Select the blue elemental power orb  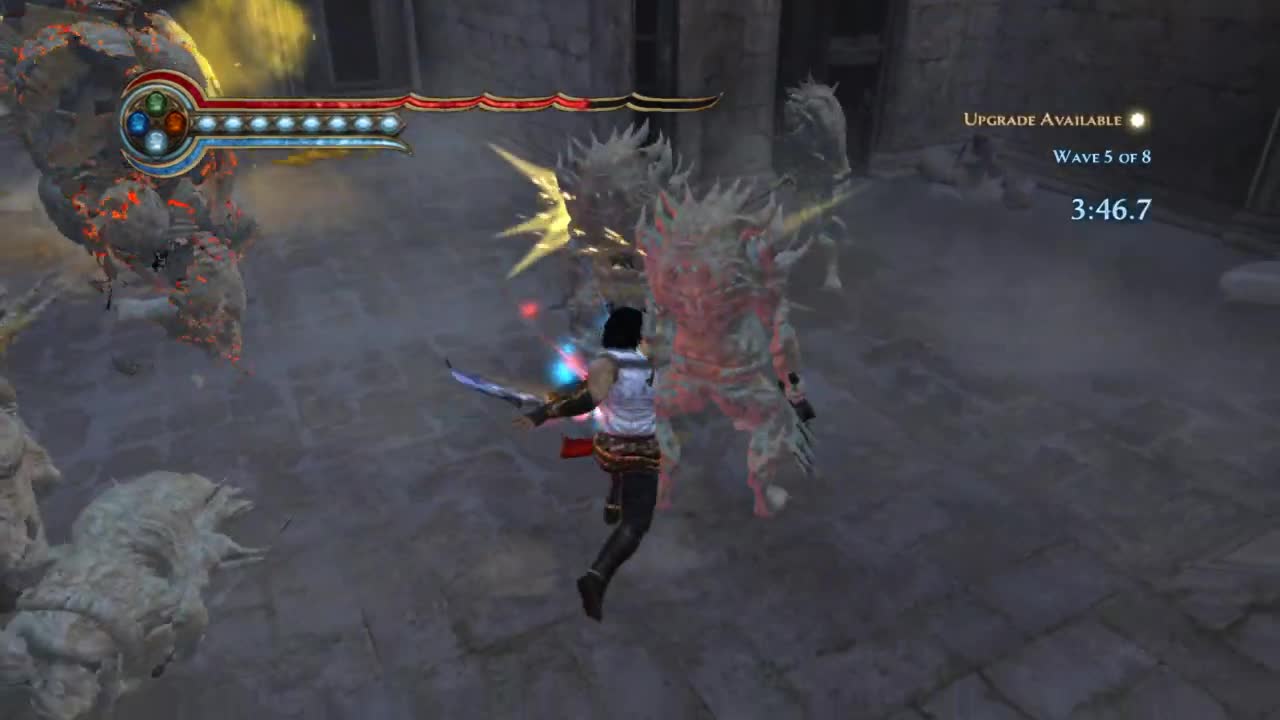[137, 123]
